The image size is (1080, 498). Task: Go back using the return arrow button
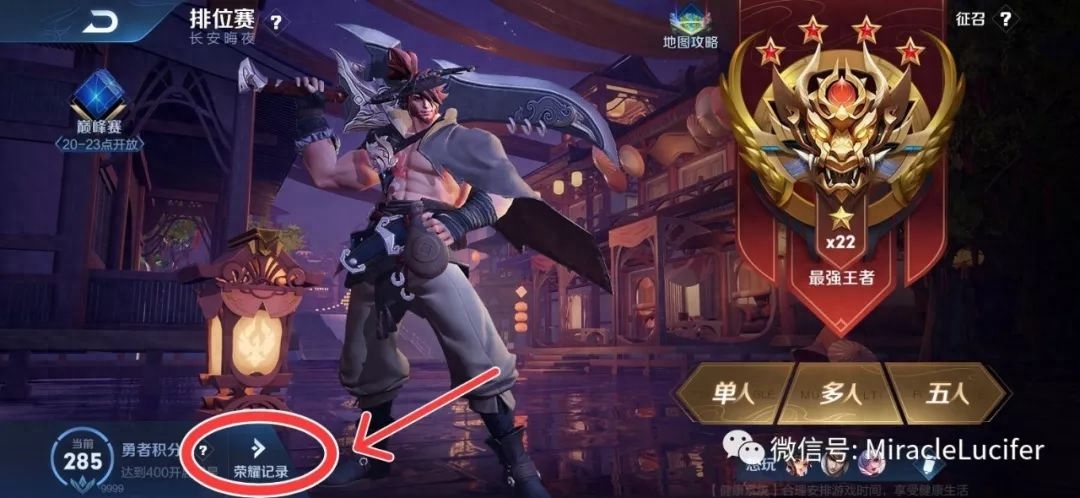pyautogui.click(x=98, y=22)
